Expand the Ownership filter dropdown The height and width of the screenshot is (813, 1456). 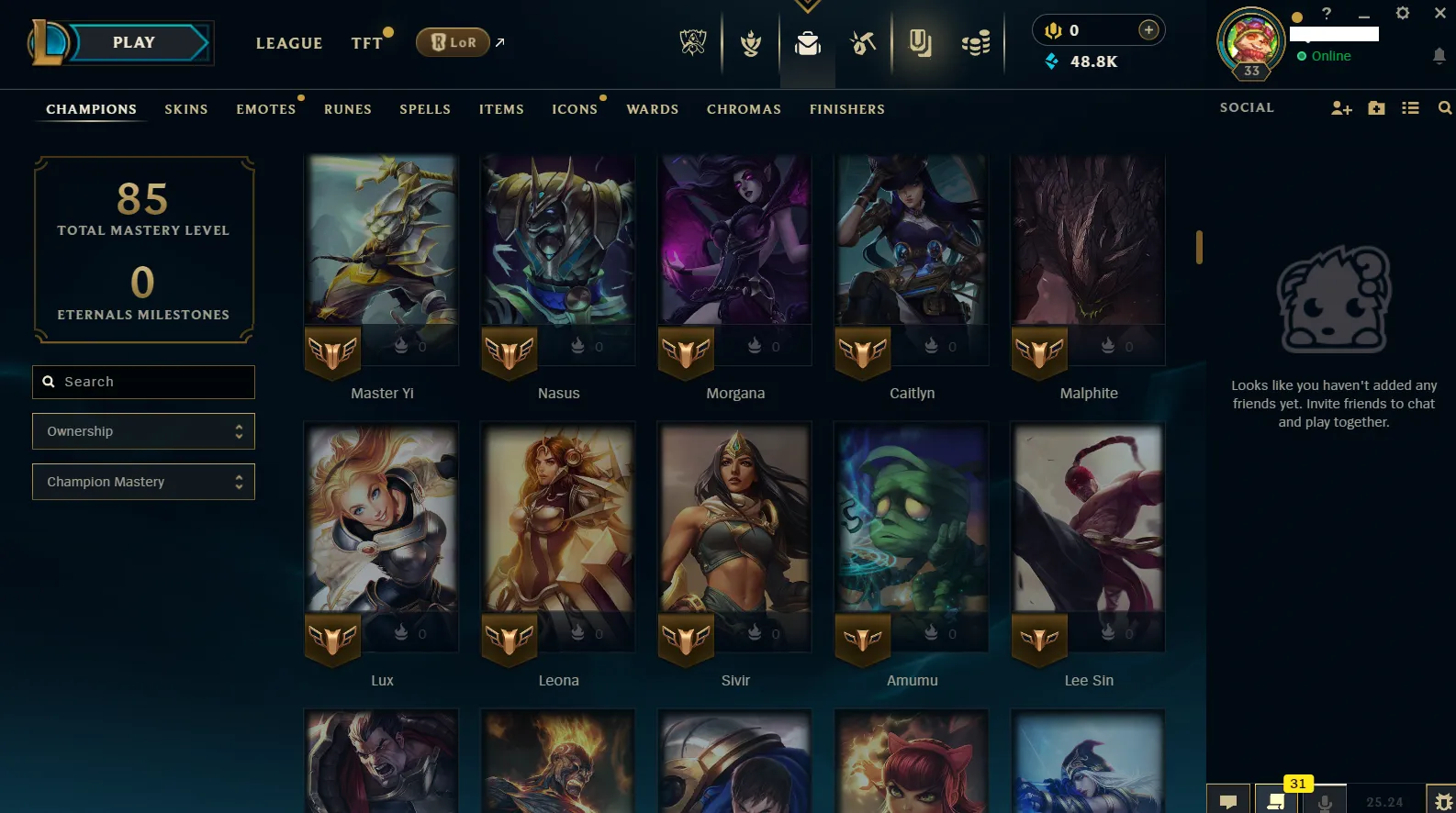click(144, 431)
